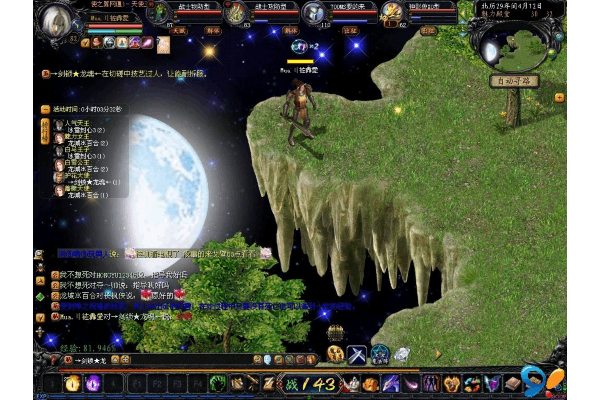Select the golden-haired party member portrait
This screenshot has height=400, width=600.
click(x=393, y=14)
